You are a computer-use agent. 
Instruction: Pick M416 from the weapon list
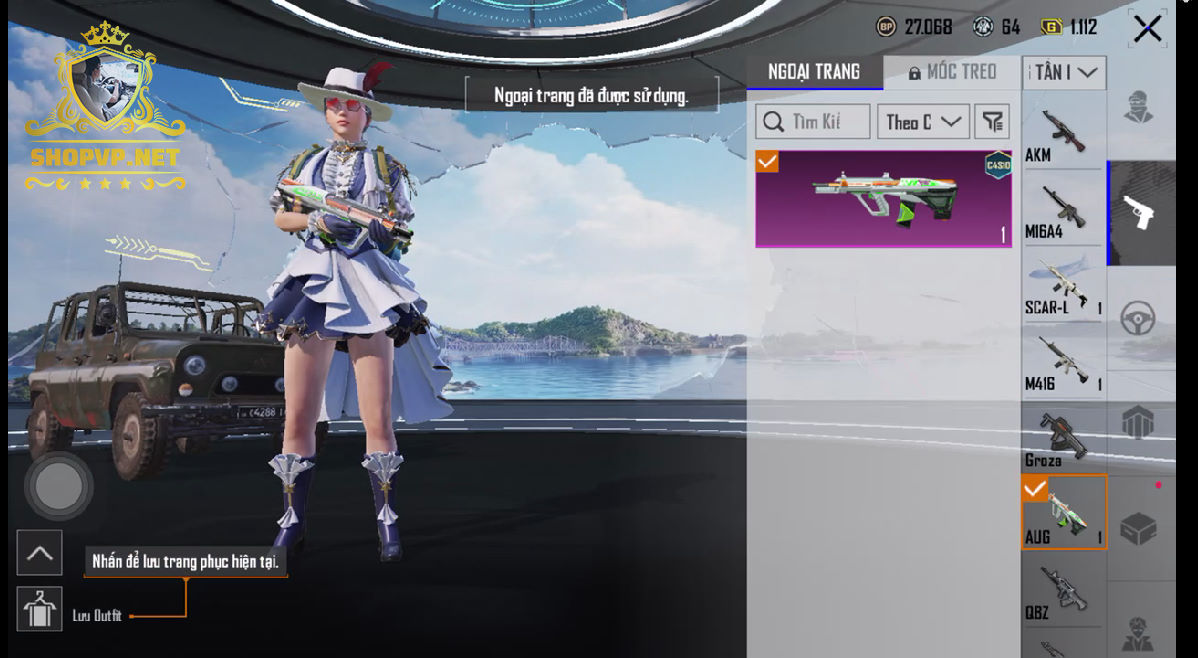coord(1063,363)
